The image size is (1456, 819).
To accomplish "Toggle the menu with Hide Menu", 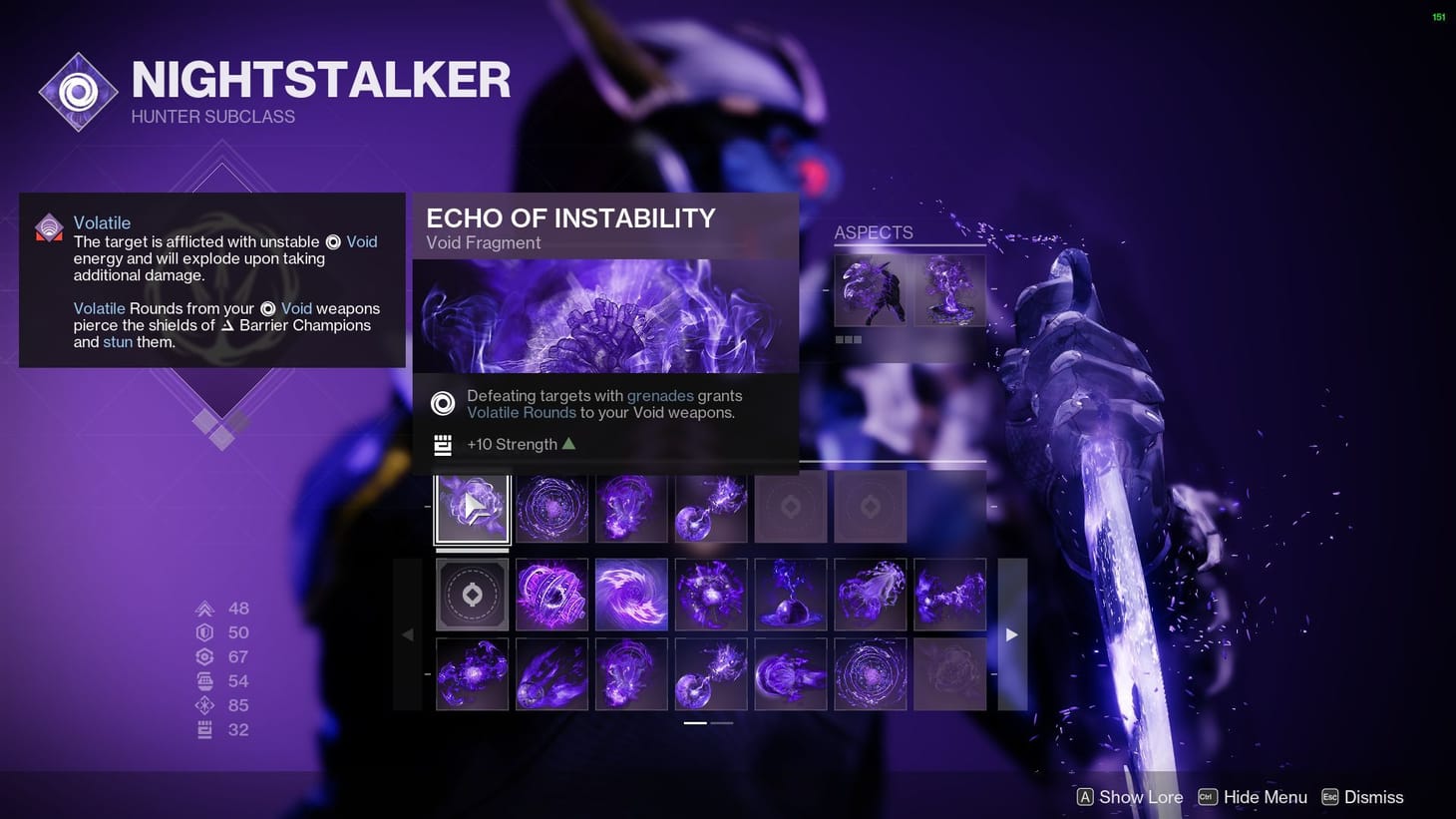I will (1253, 797).
